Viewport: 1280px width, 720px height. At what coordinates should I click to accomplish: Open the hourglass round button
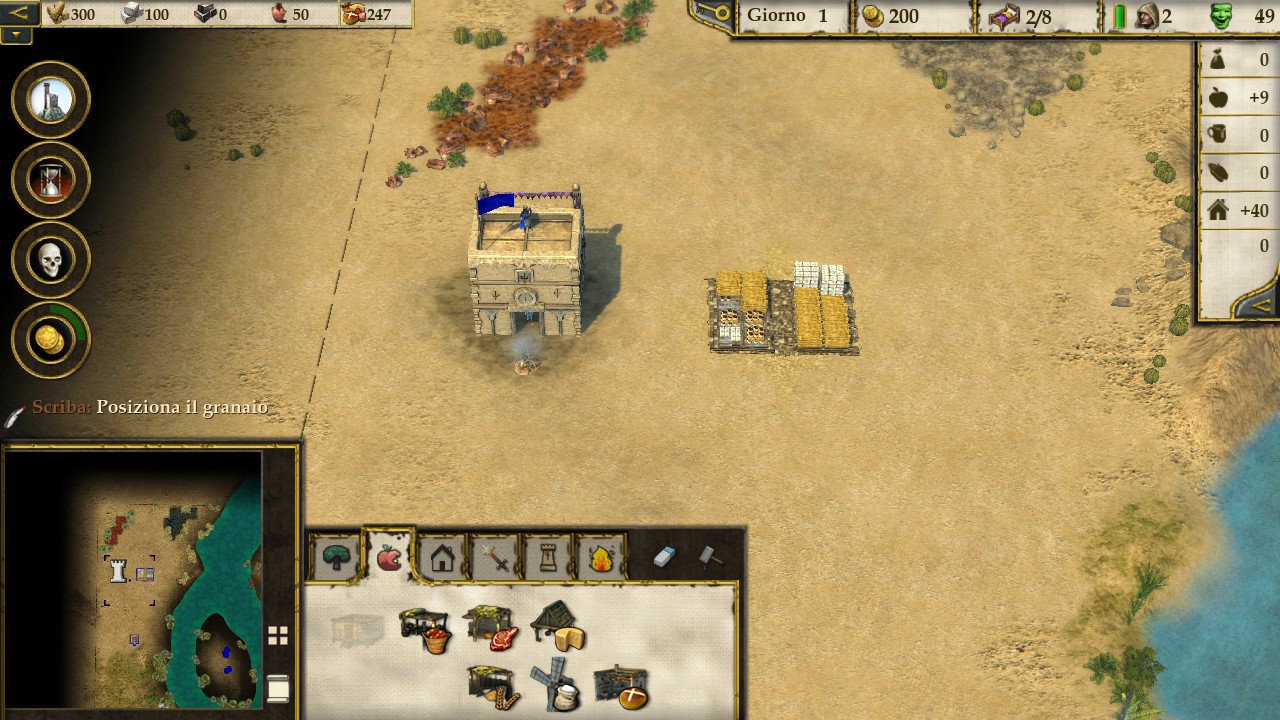(x=51, y=180)
